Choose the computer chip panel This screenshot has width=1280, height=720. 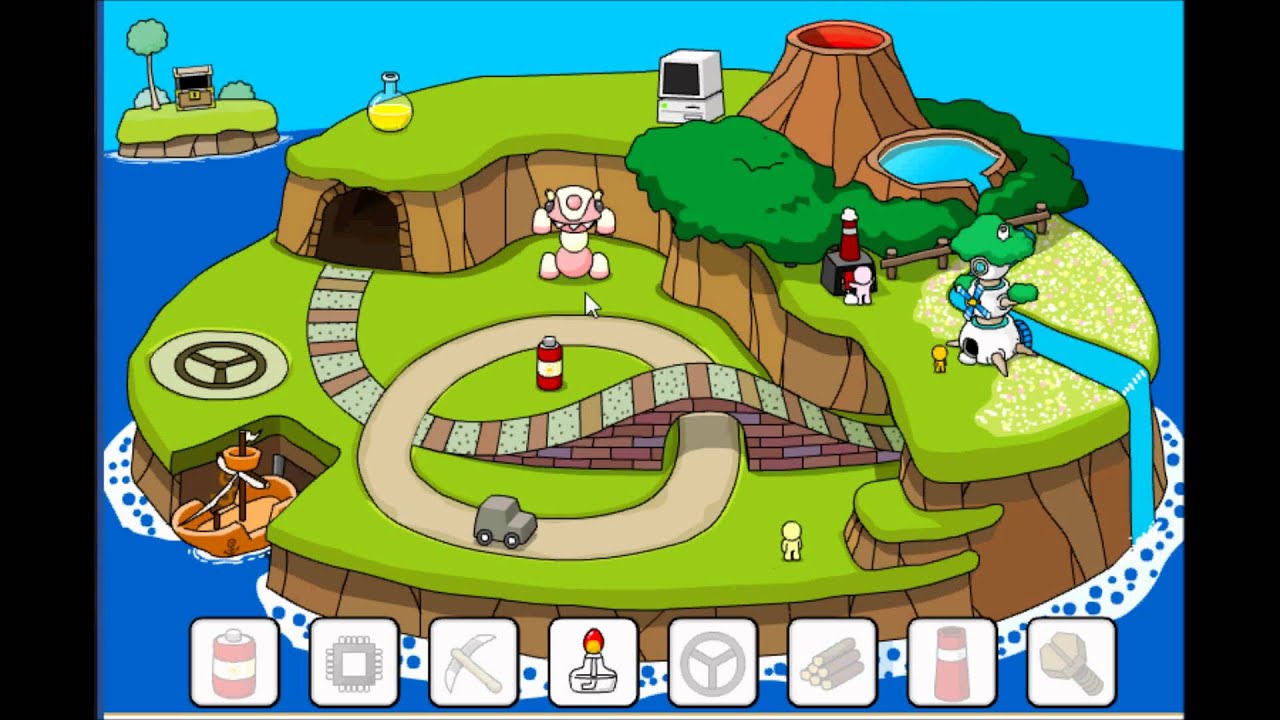354,662
